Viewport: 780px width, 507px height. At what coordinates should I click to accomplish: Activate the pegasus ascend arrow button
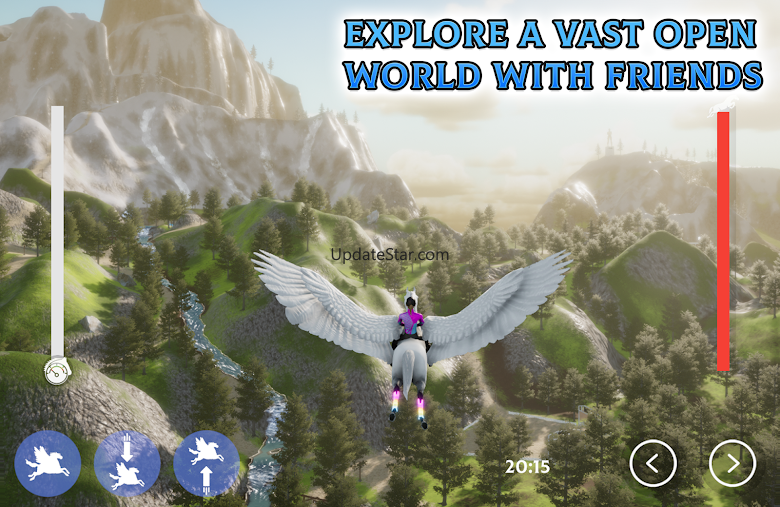pyautogui.click(x=206, y=464)
